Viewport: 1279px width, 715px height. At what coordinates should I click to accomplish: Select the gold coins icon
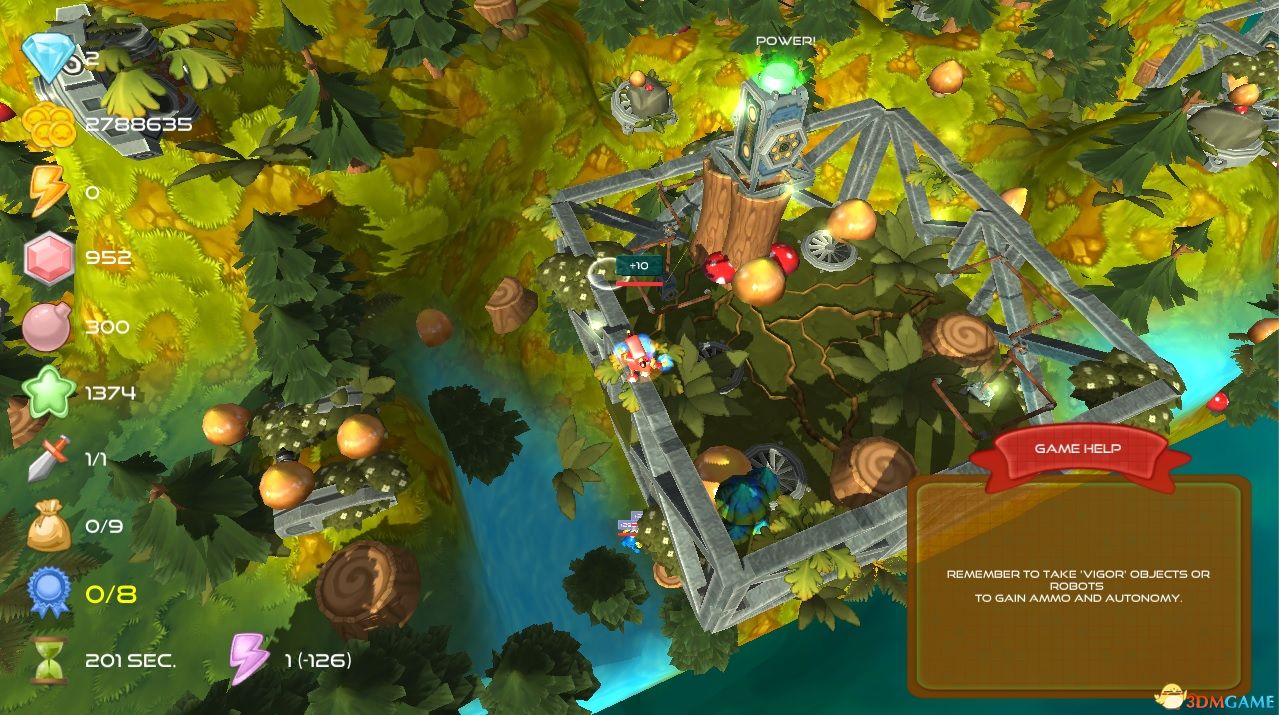tap(50, 124)
